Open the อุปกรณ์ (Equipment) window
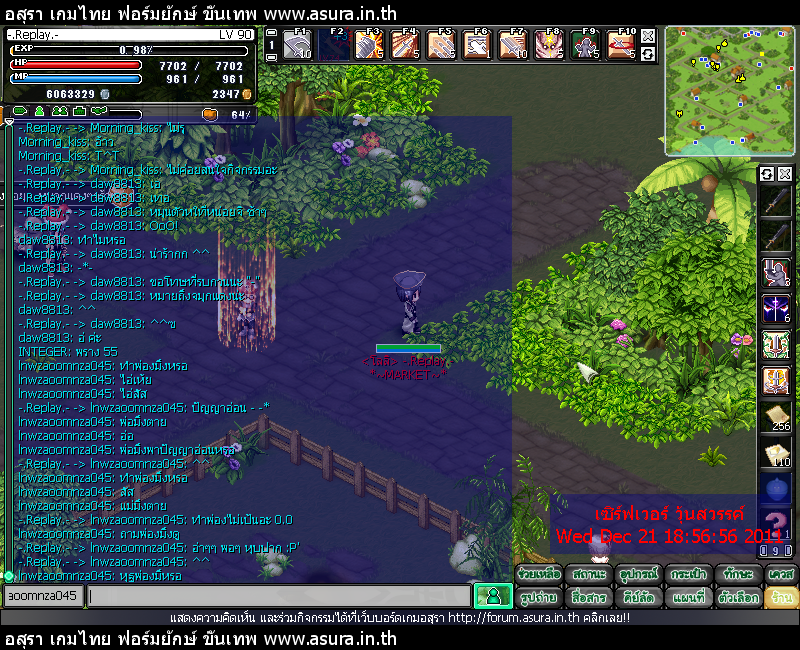800x650 pixels. 638,575
